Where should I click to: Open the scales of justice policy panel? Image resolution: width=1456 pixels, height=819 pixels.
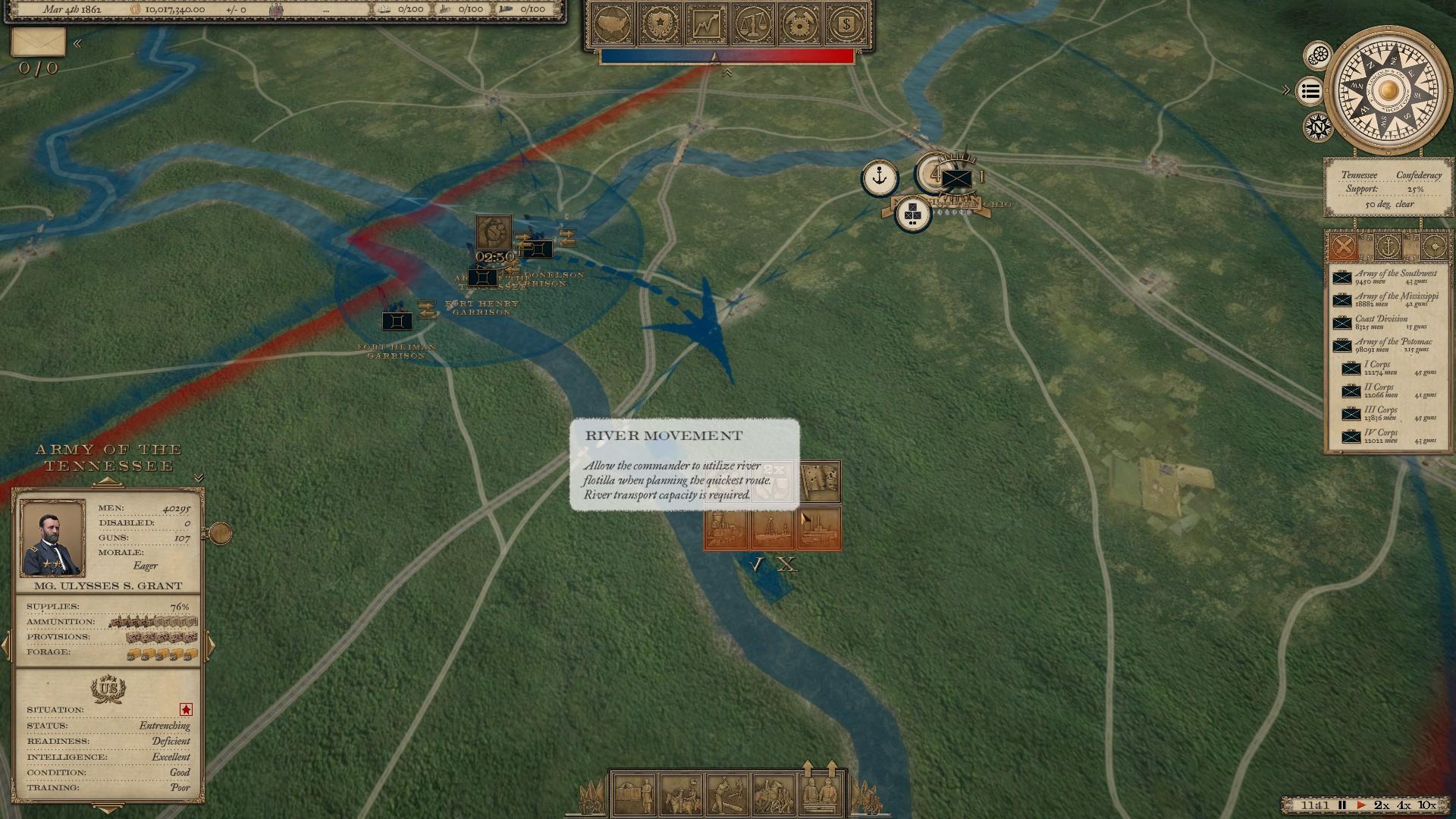tap(752, 26)
